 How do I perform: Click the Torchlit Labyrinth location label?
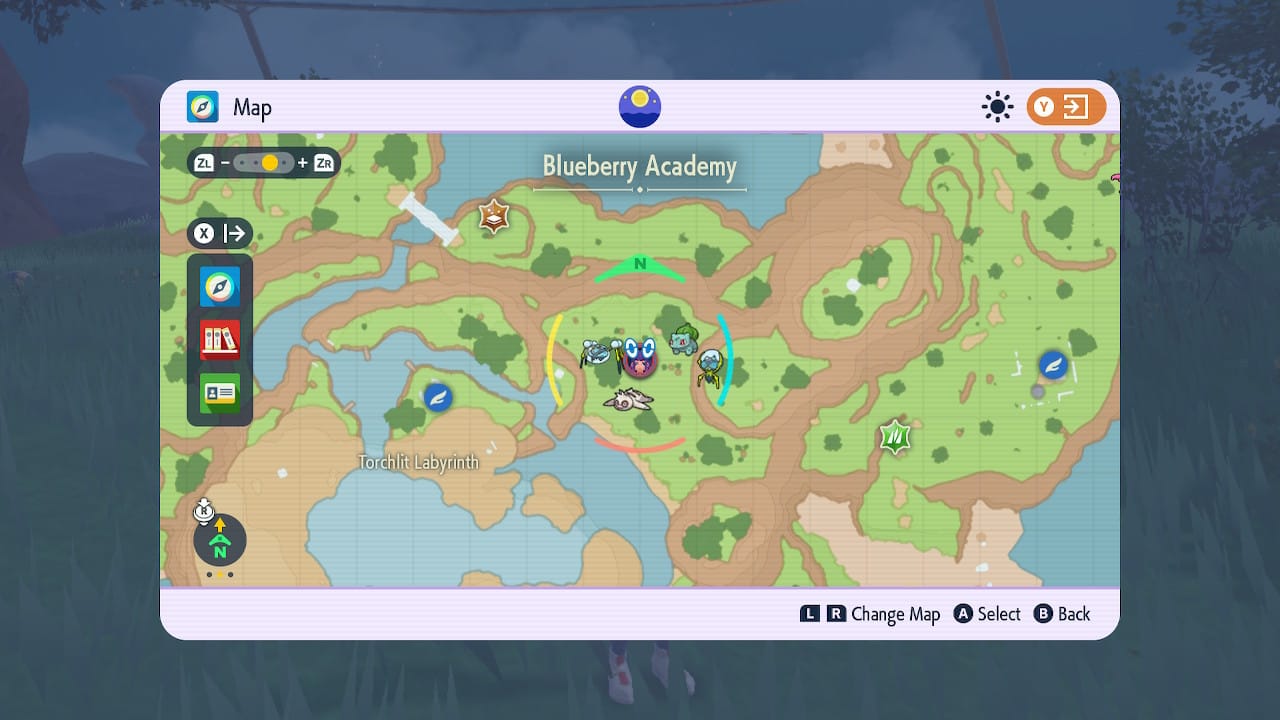[419, 462]
